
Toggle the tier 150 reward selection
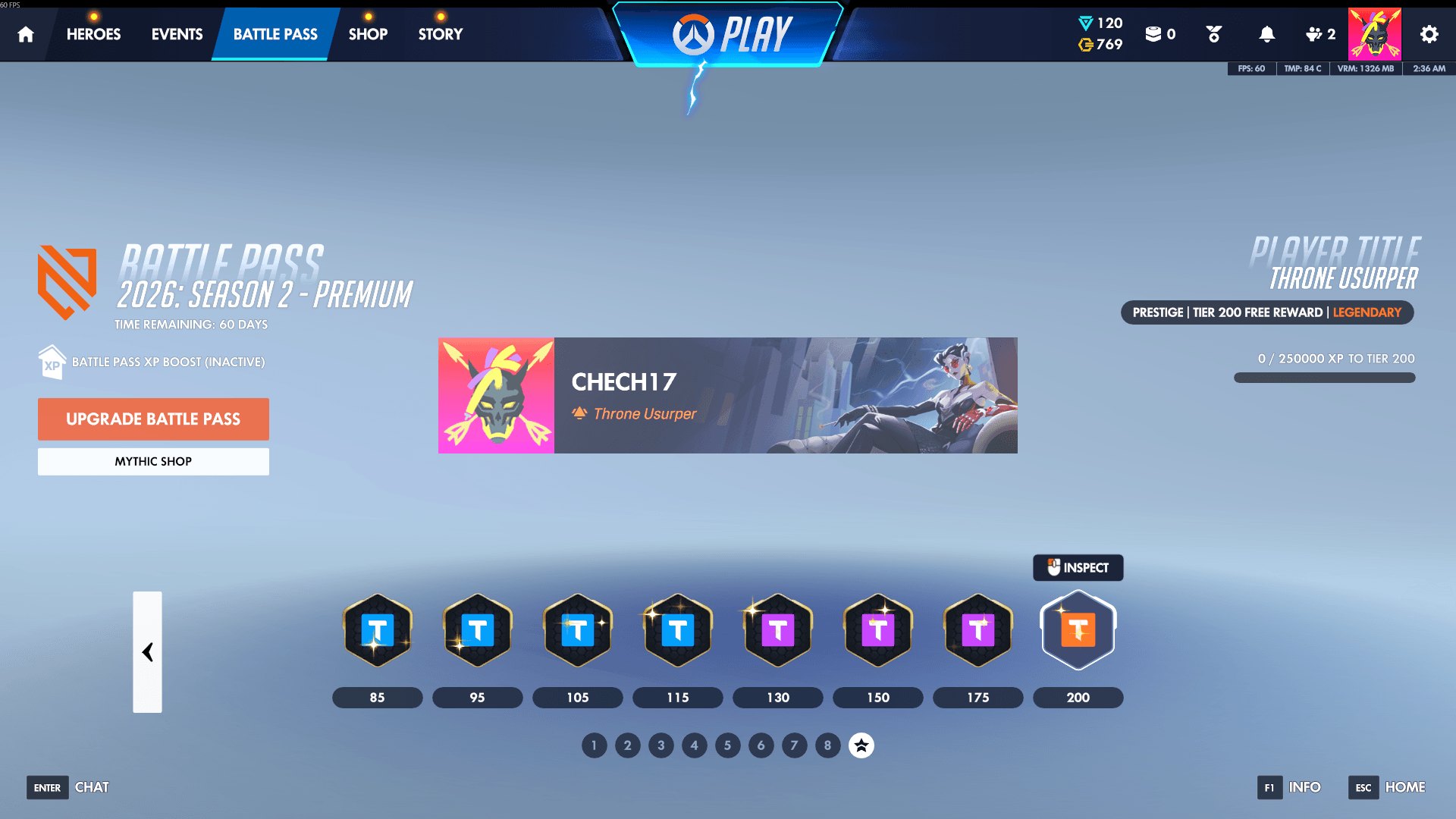(x=877, y=630)
